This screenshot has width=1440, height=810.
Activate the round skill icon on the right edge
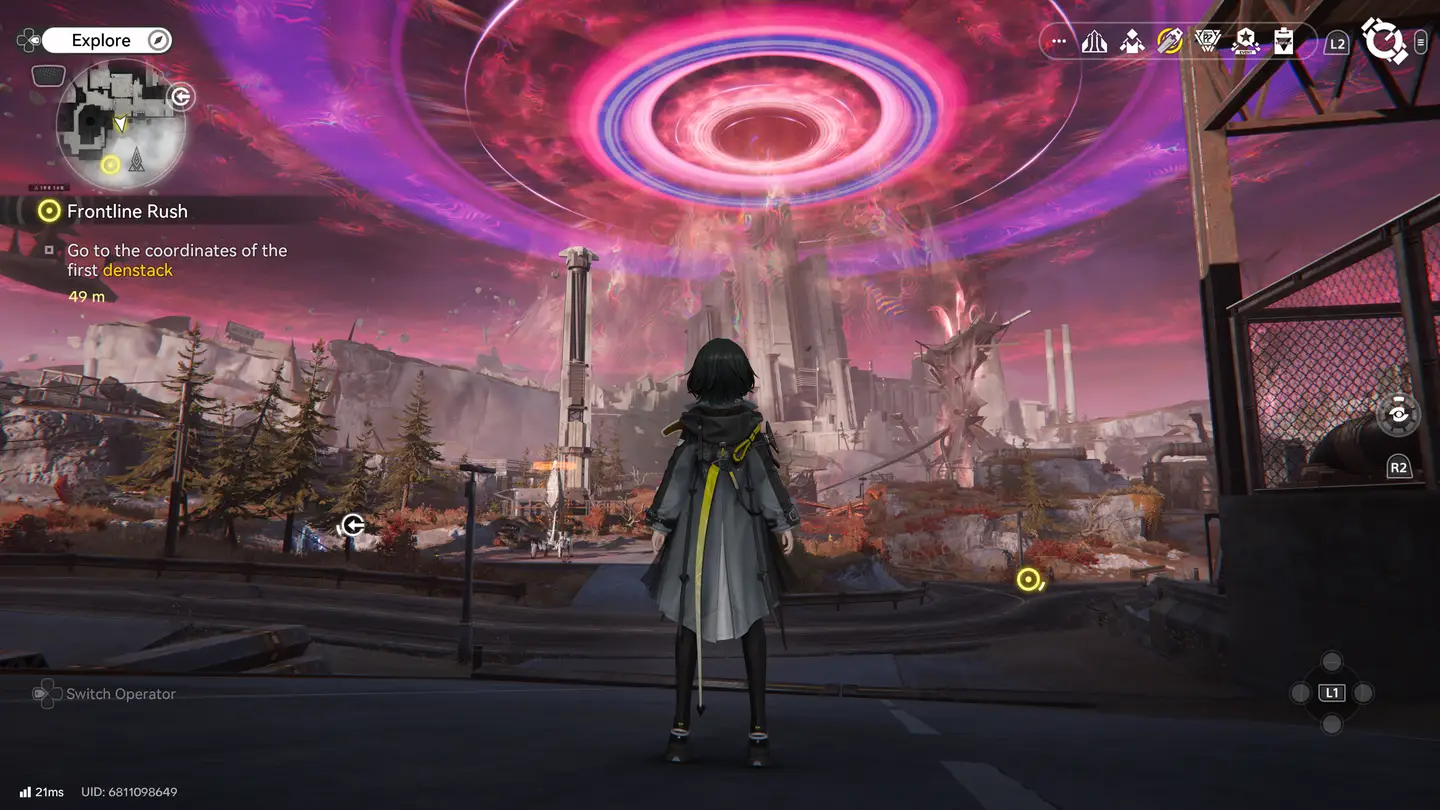pos(1398,415)
